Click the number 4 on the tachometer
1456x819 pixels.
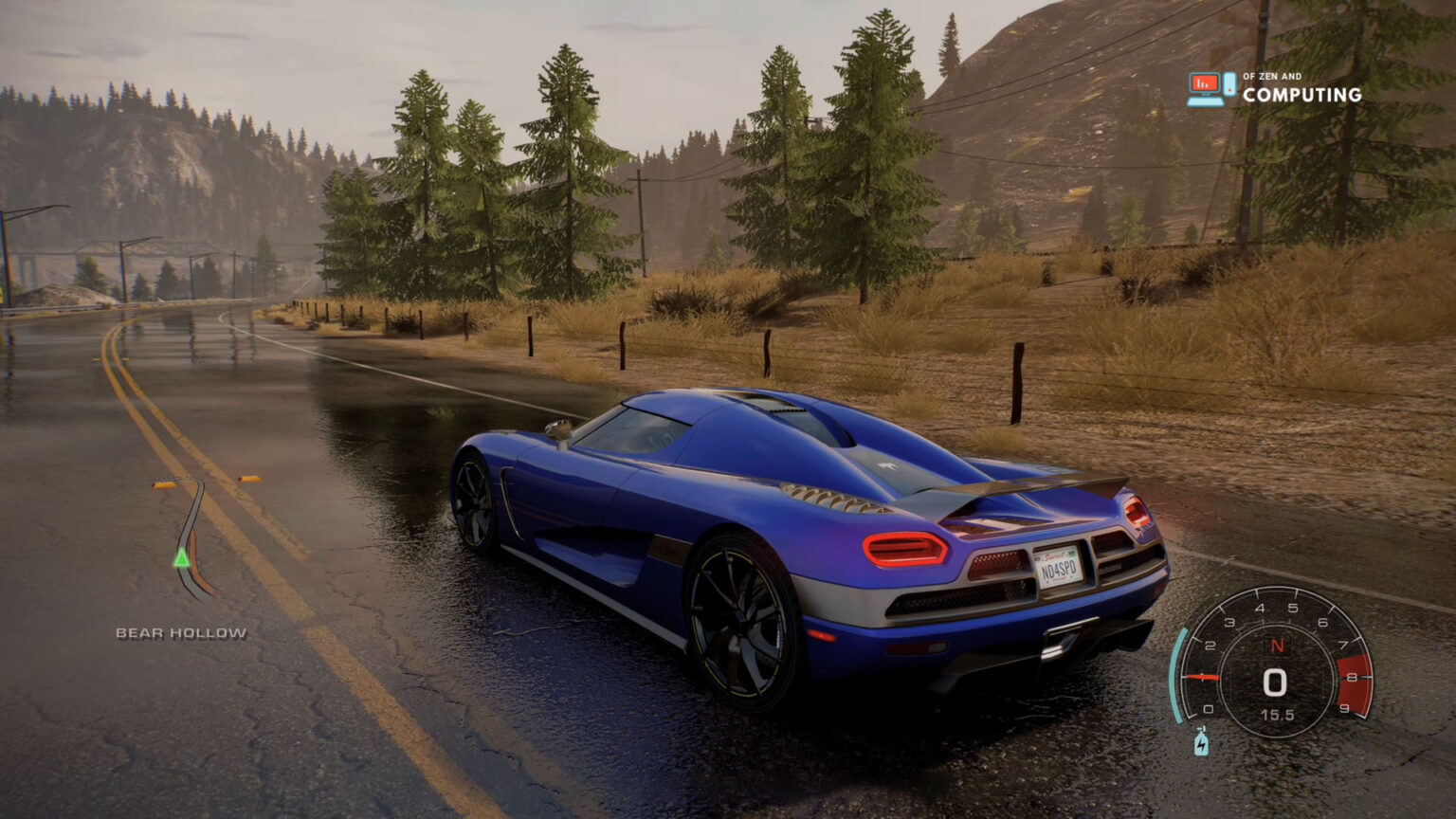point(1261,608)
